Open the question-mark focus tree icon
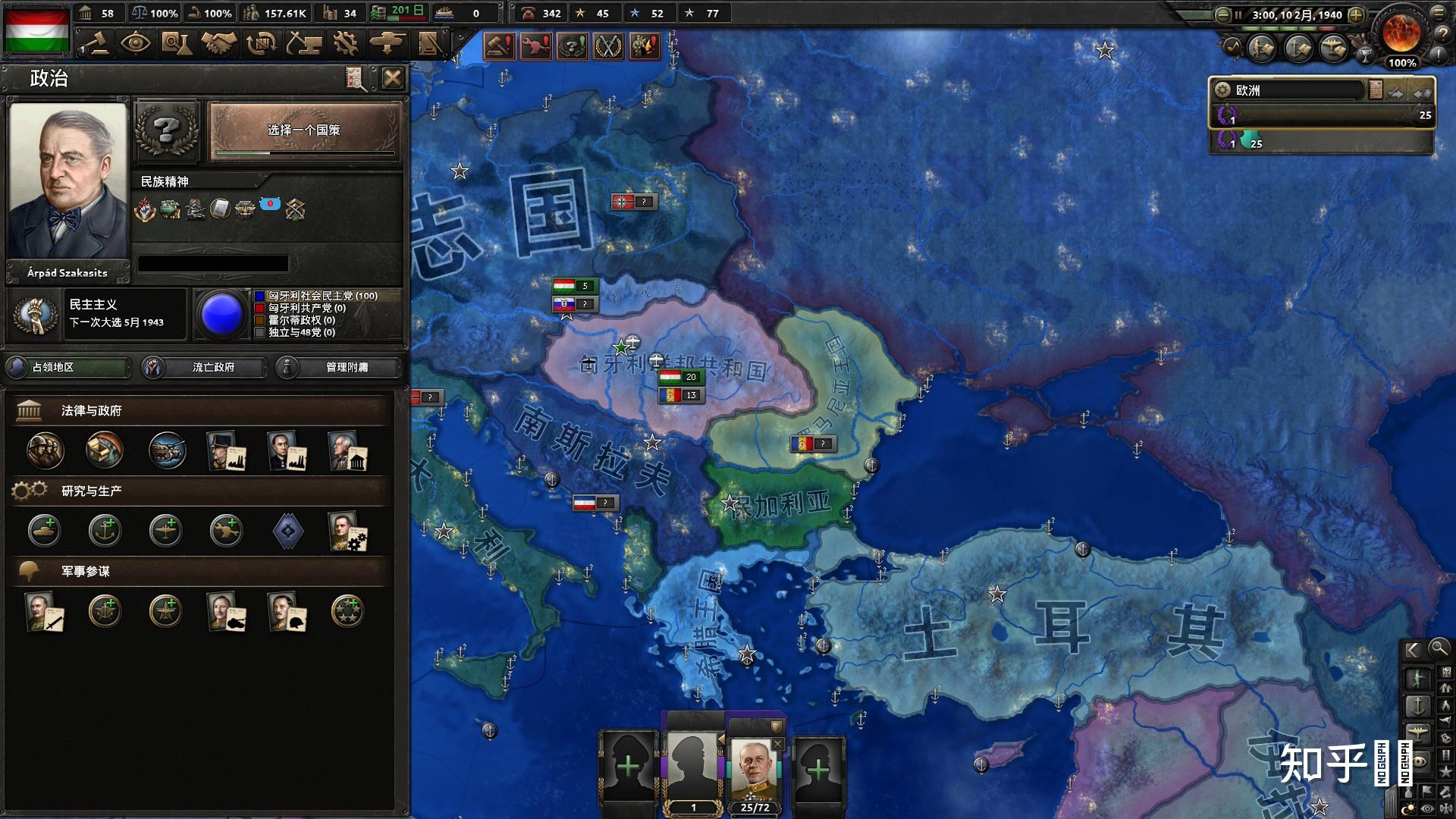This screenshot has width=1456, height=819. click(x=166, y=131)
